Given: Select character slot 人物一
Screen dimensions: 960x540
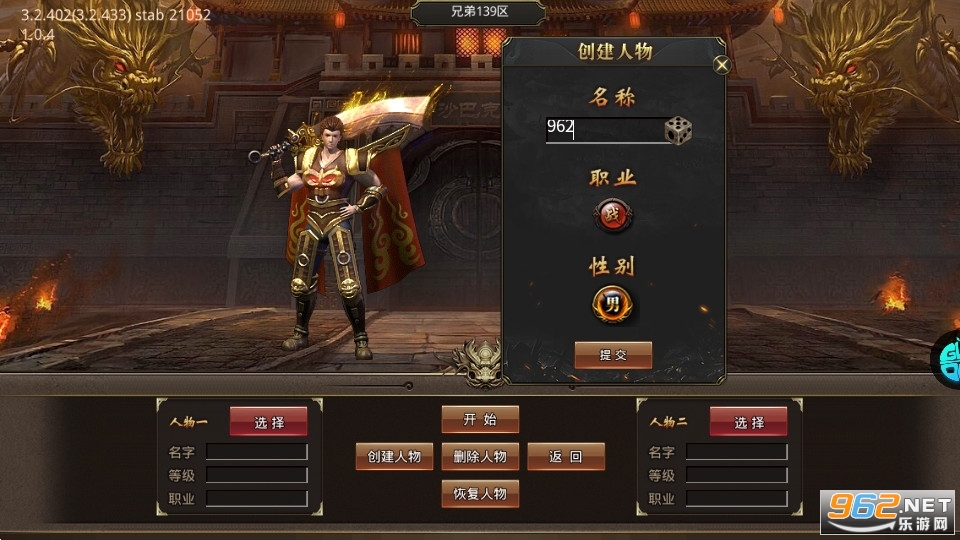Looking at the screenshot, I should pyautogui.click(x=269, y=422).
